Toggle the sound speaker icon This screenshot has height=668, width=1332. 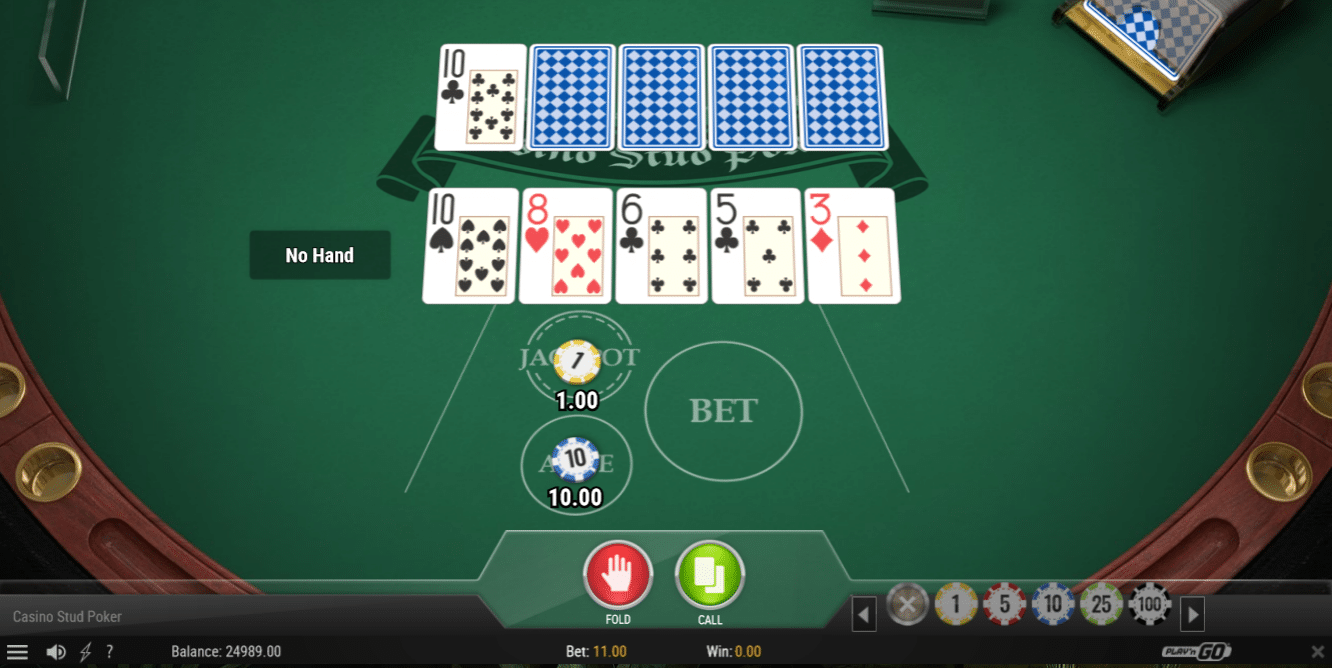click(56, 652)
